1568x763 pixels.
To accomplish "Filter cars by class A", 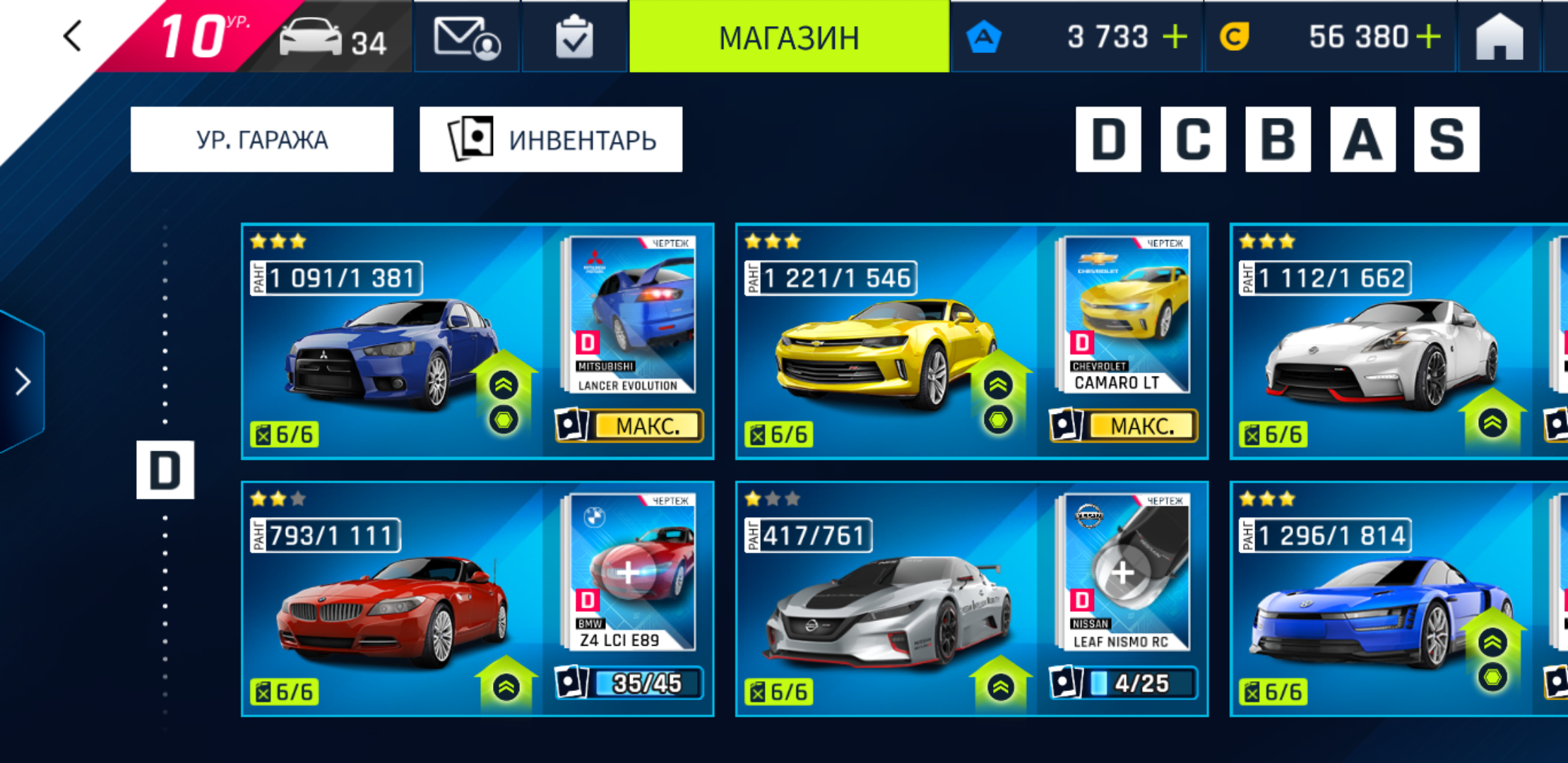I will 1362,139.
